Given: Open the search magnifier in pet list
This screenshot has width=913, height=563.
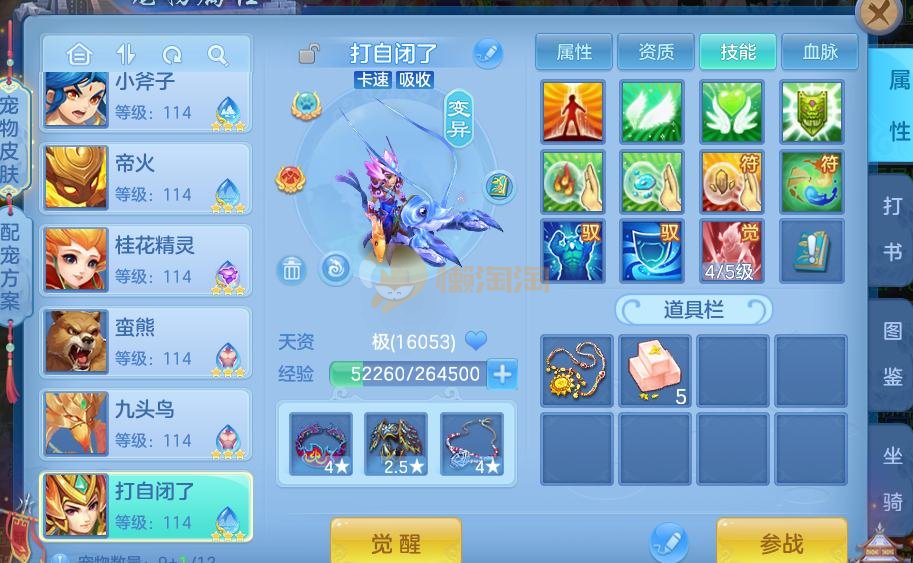Looking at the screenshot, I should (217, 54).
